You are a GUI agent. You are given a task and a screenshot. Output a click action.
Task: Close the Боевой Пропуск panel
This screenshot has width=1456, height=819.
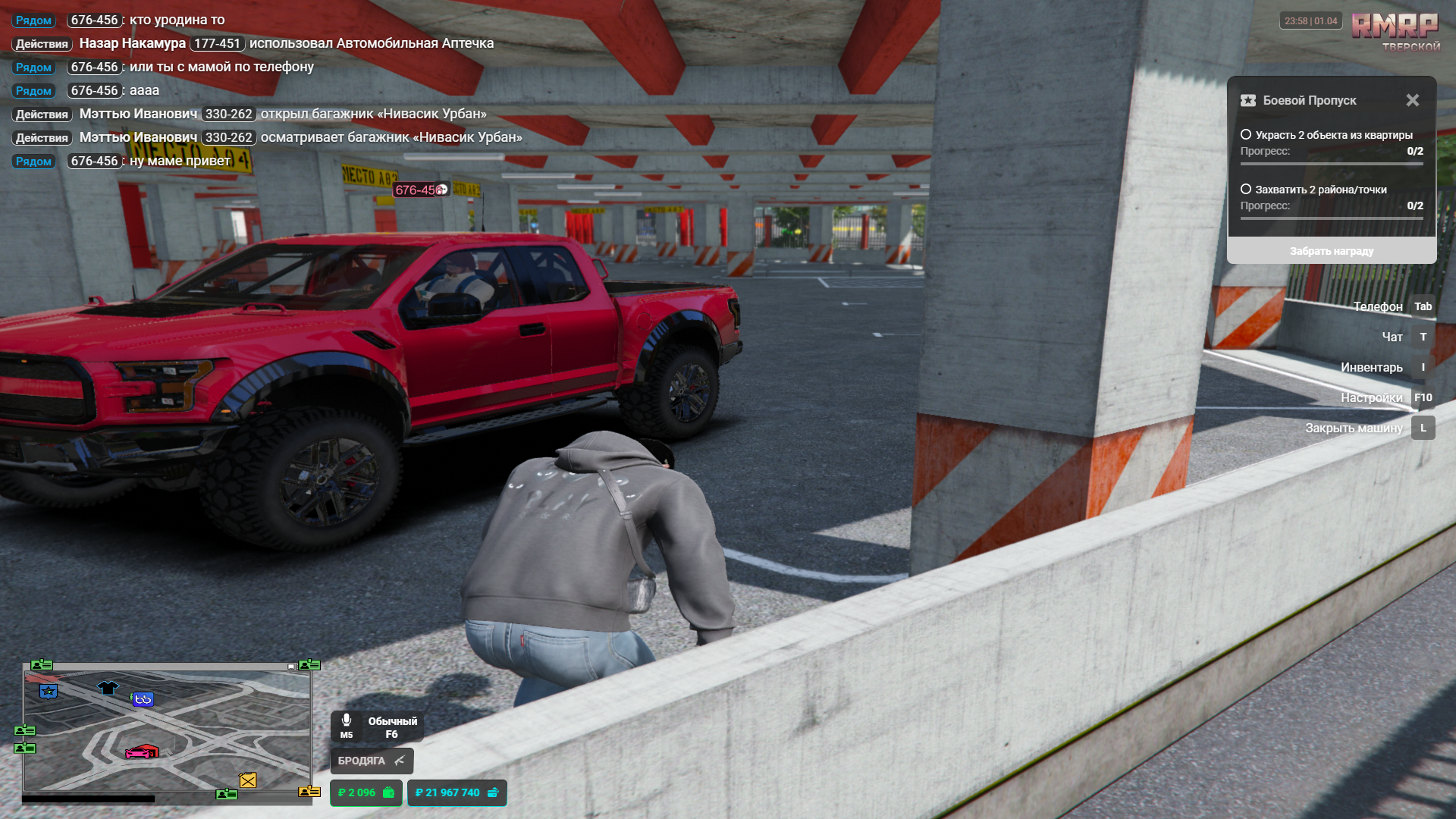tap(1412, 100)
